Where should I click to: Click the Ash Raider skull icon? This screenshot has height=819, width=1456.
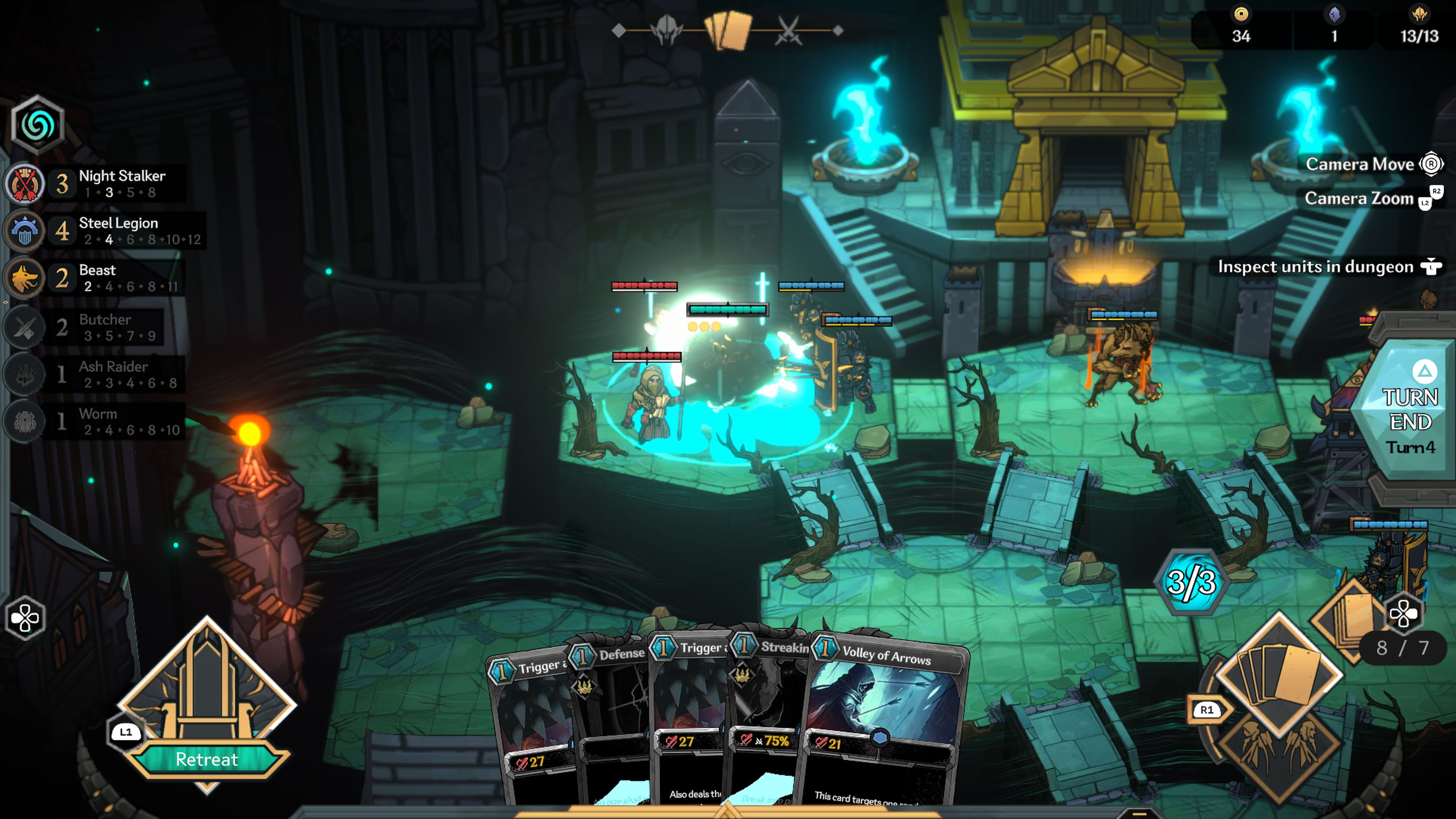click(x=24, y=372)
